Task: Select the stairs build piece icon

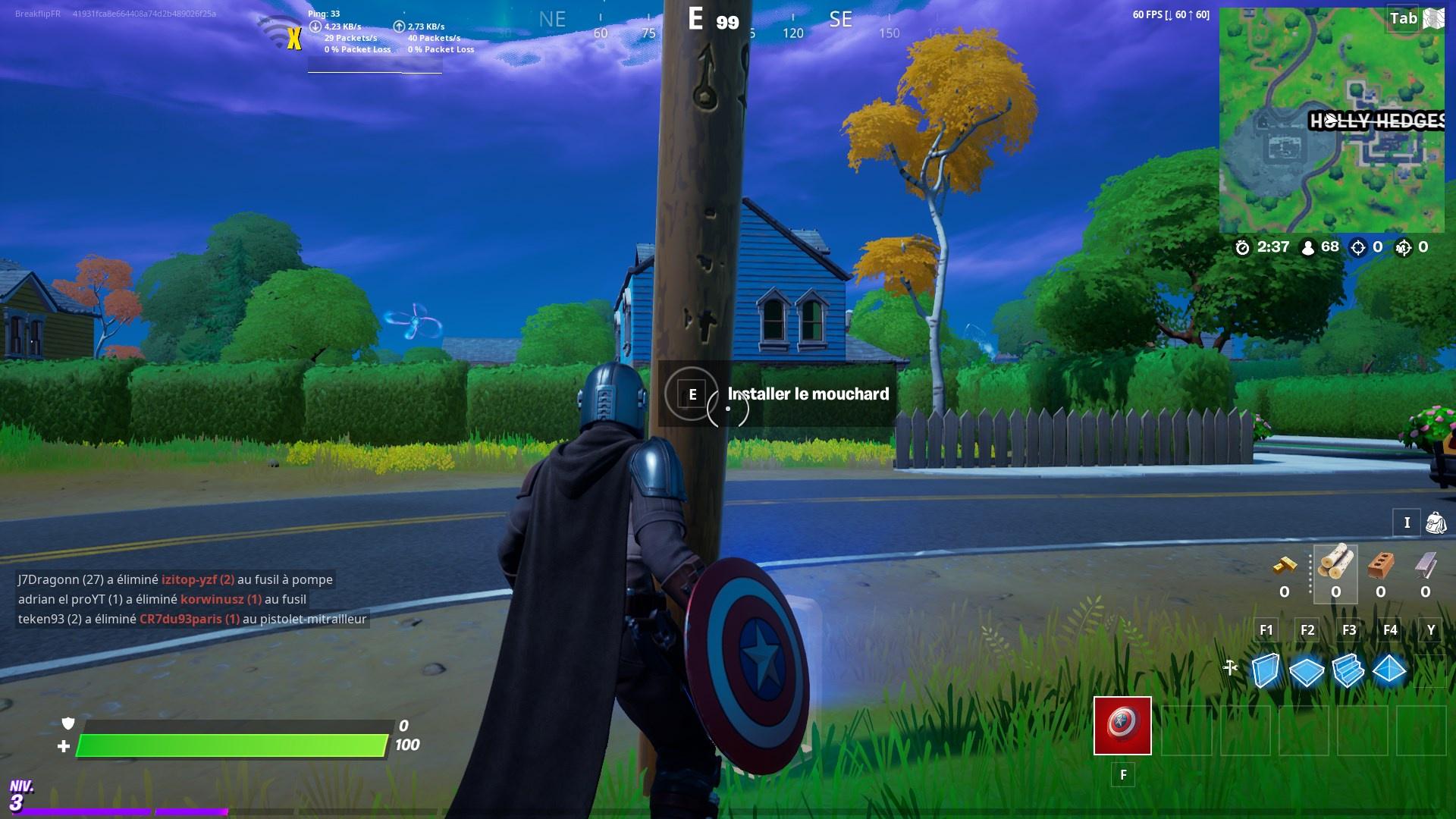Action: 1348,671
